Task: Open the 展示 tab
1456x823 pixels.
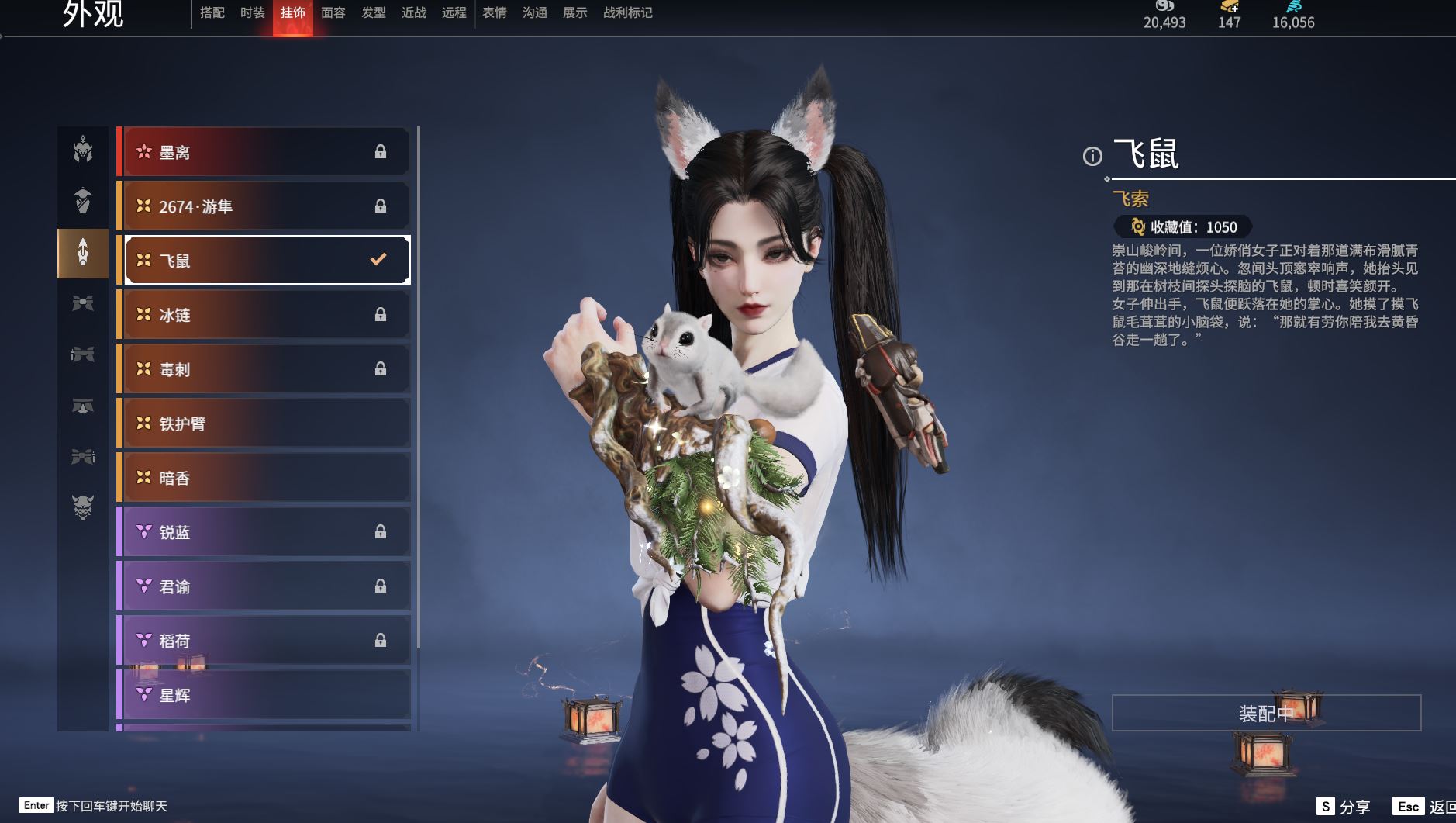Action: (574, 13)
